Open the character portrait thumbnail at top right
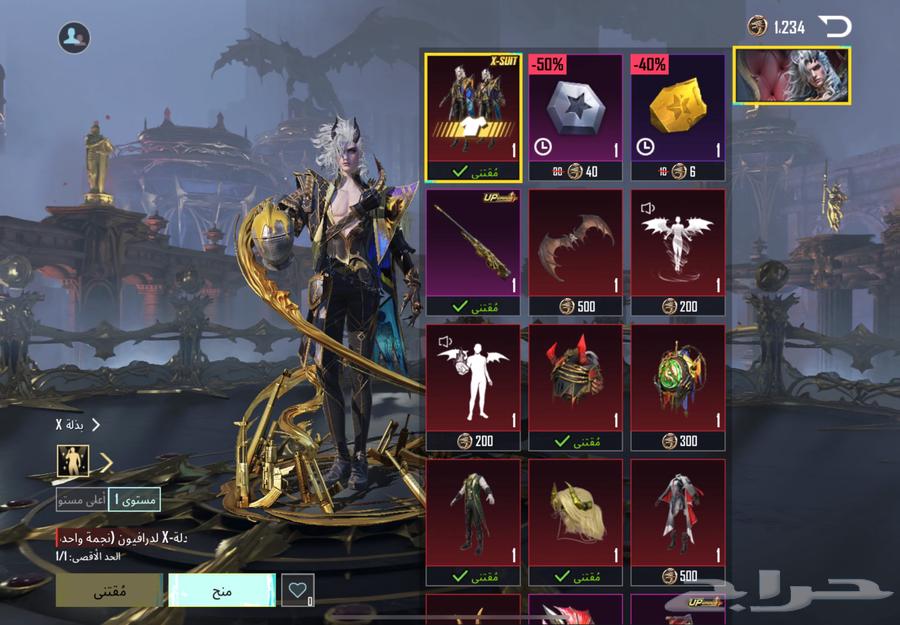The image size is (900, 625). [x=792, y=75]
